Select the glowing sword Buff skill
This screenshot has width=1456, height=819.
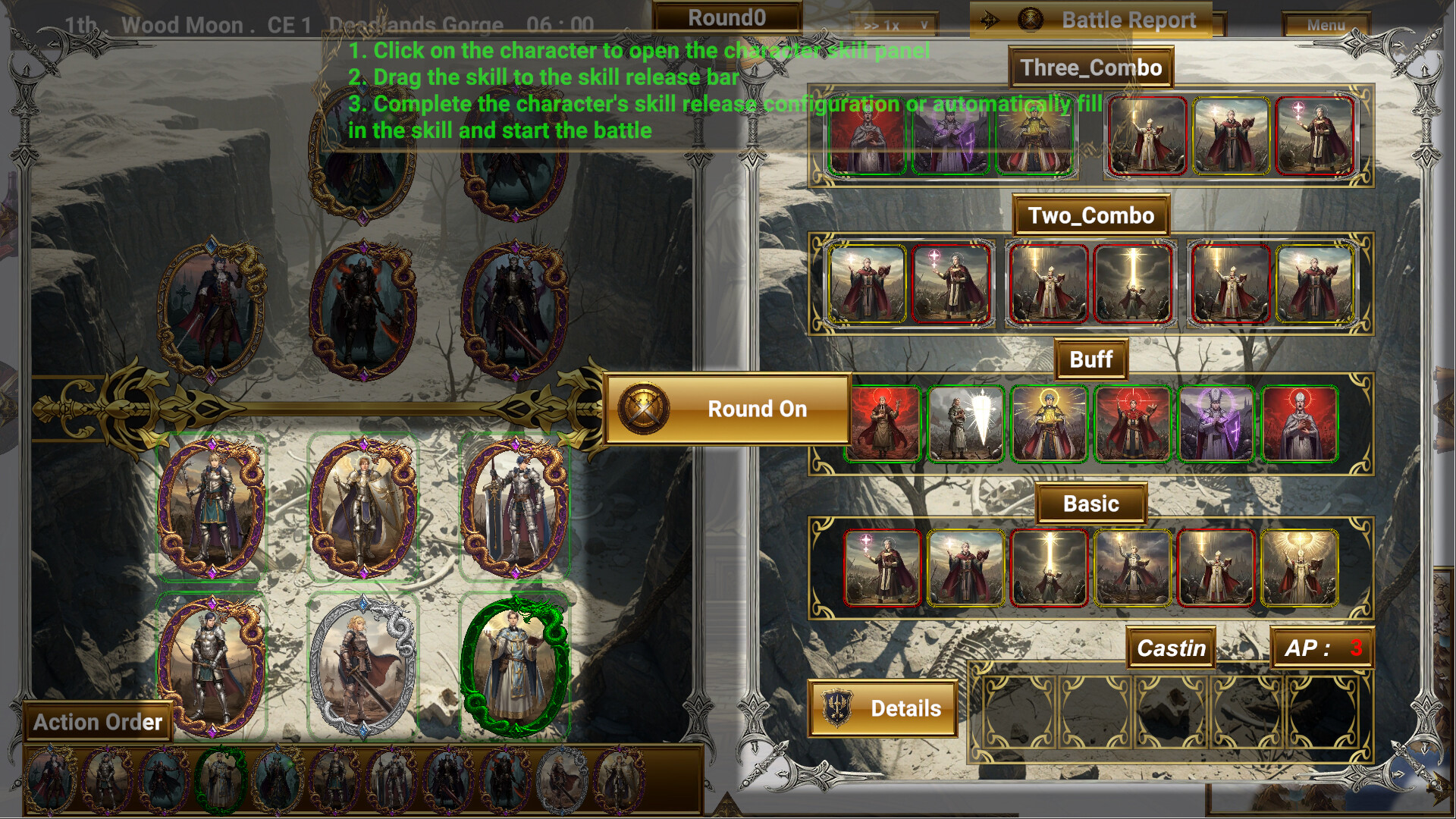(968, 425)
